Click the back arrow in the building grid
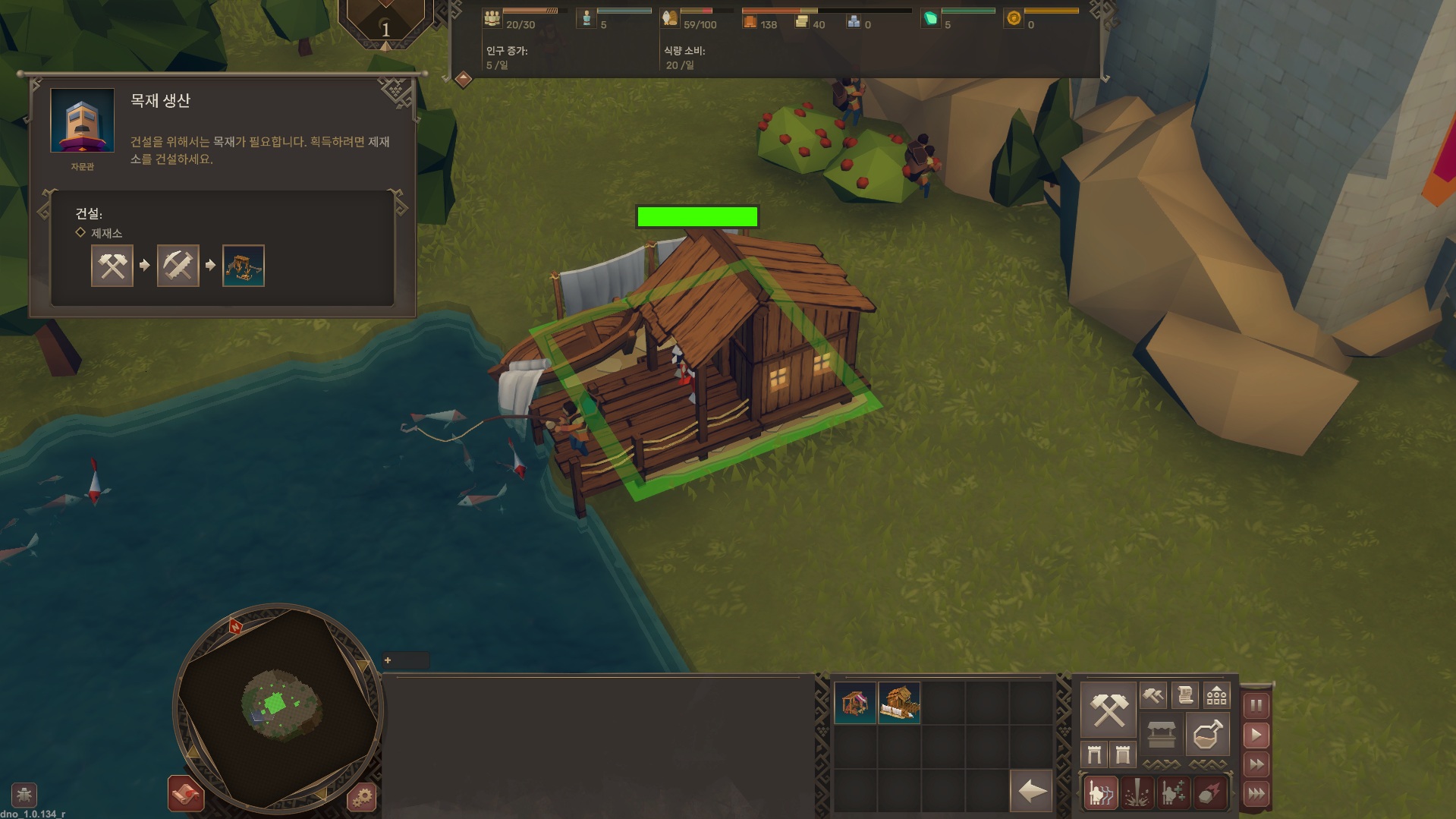The width and height of the screenshot is (1456, 819). tap(1031, 792)
